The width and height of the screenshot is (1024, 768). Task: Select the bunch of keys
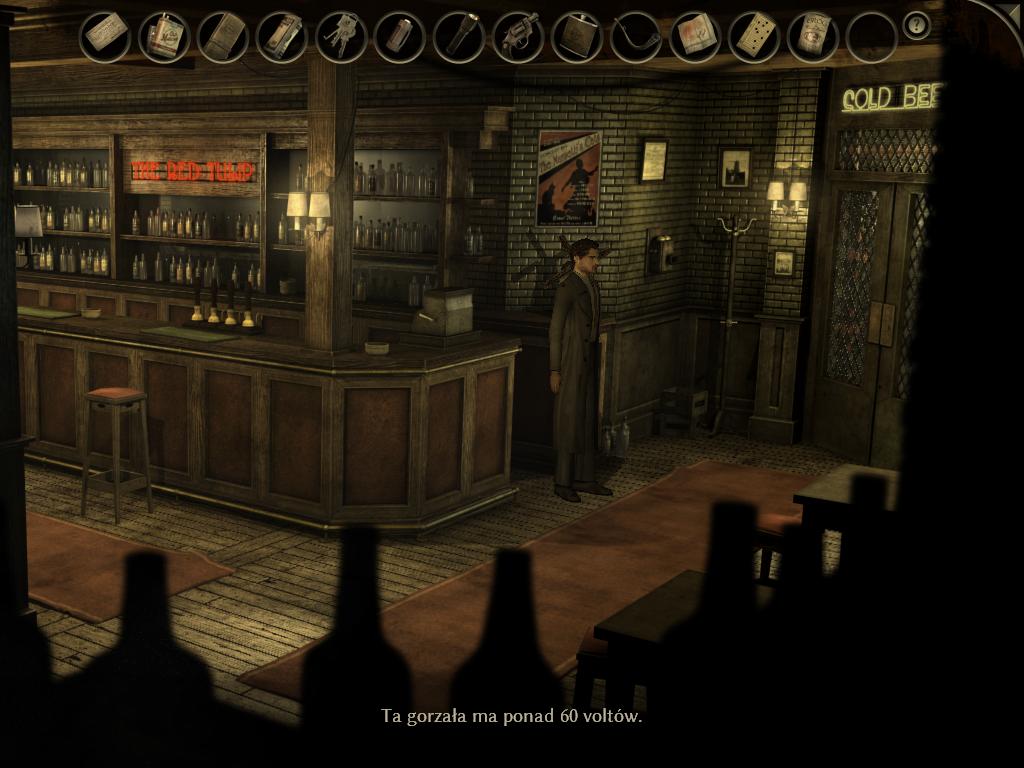[341, 37]
